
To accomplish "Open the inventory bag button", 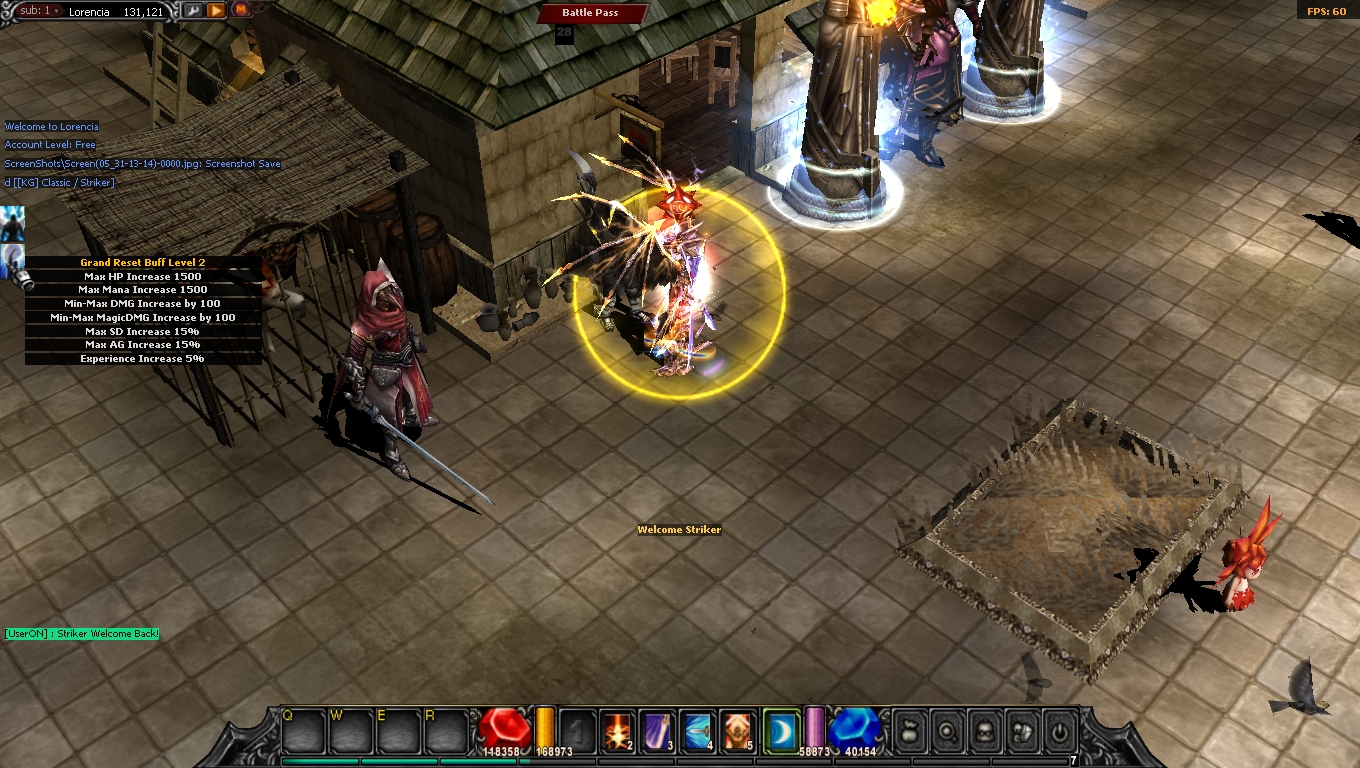I will (x=1022, y=732).
